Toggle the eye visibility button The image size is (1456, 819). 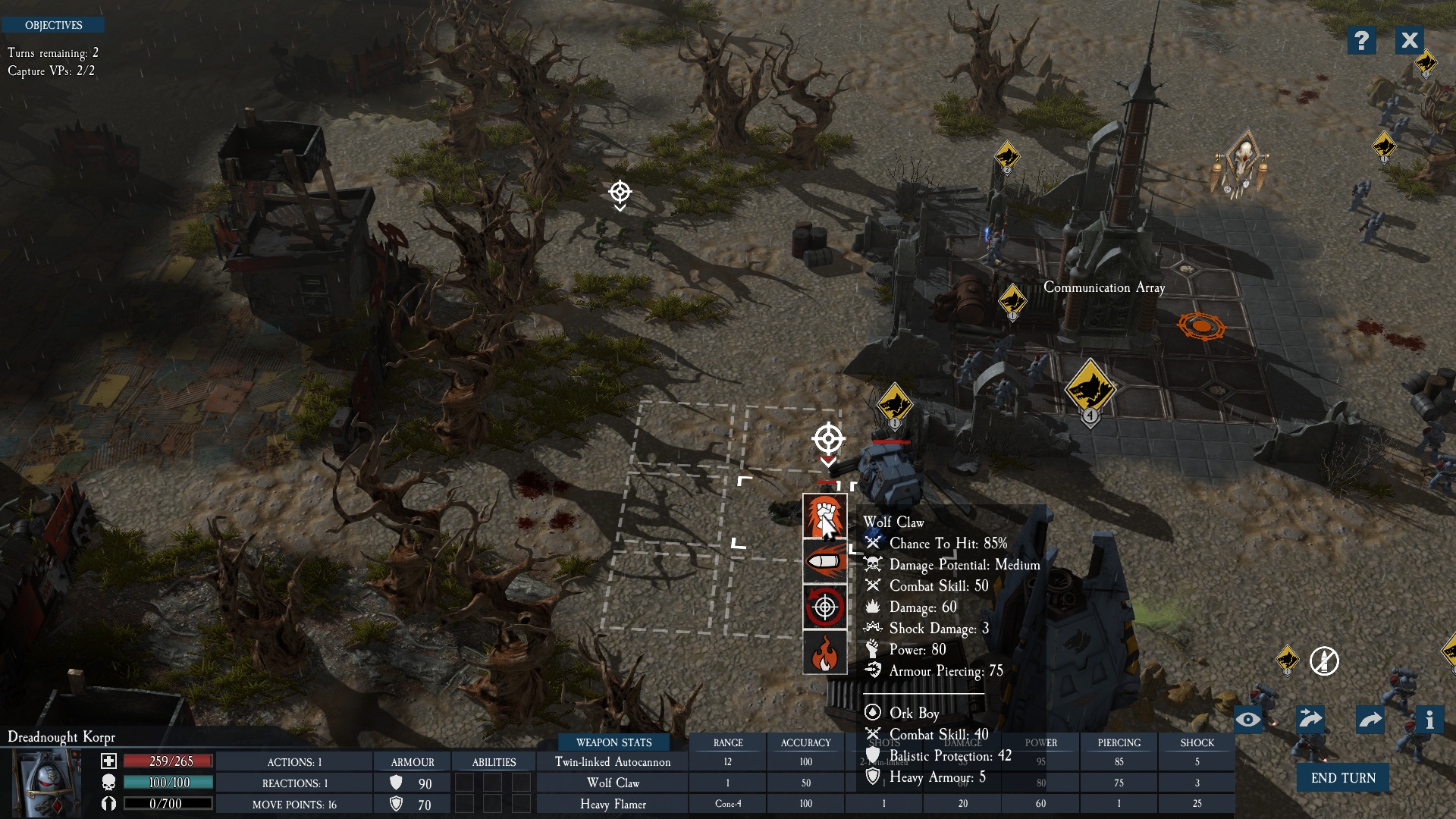tap(1247, 719)
